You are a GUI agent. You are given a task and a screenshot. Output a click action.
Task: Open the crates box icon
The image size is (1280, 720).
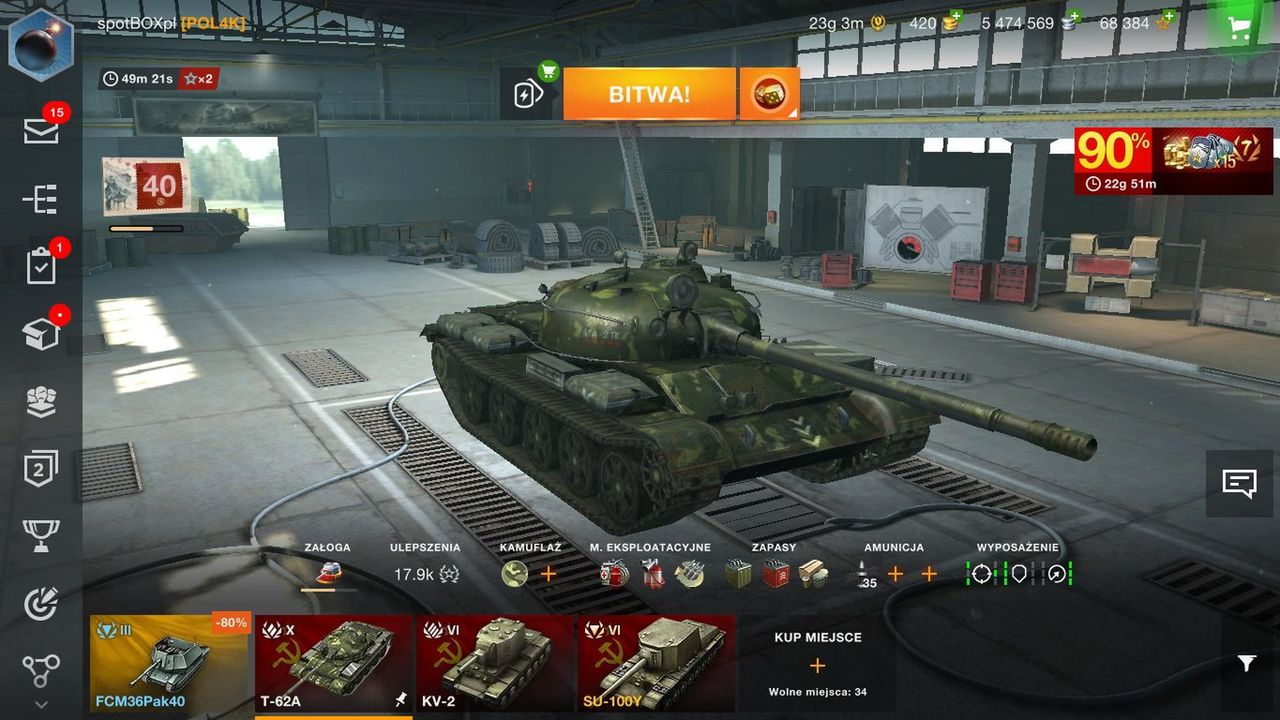point(41,334)
